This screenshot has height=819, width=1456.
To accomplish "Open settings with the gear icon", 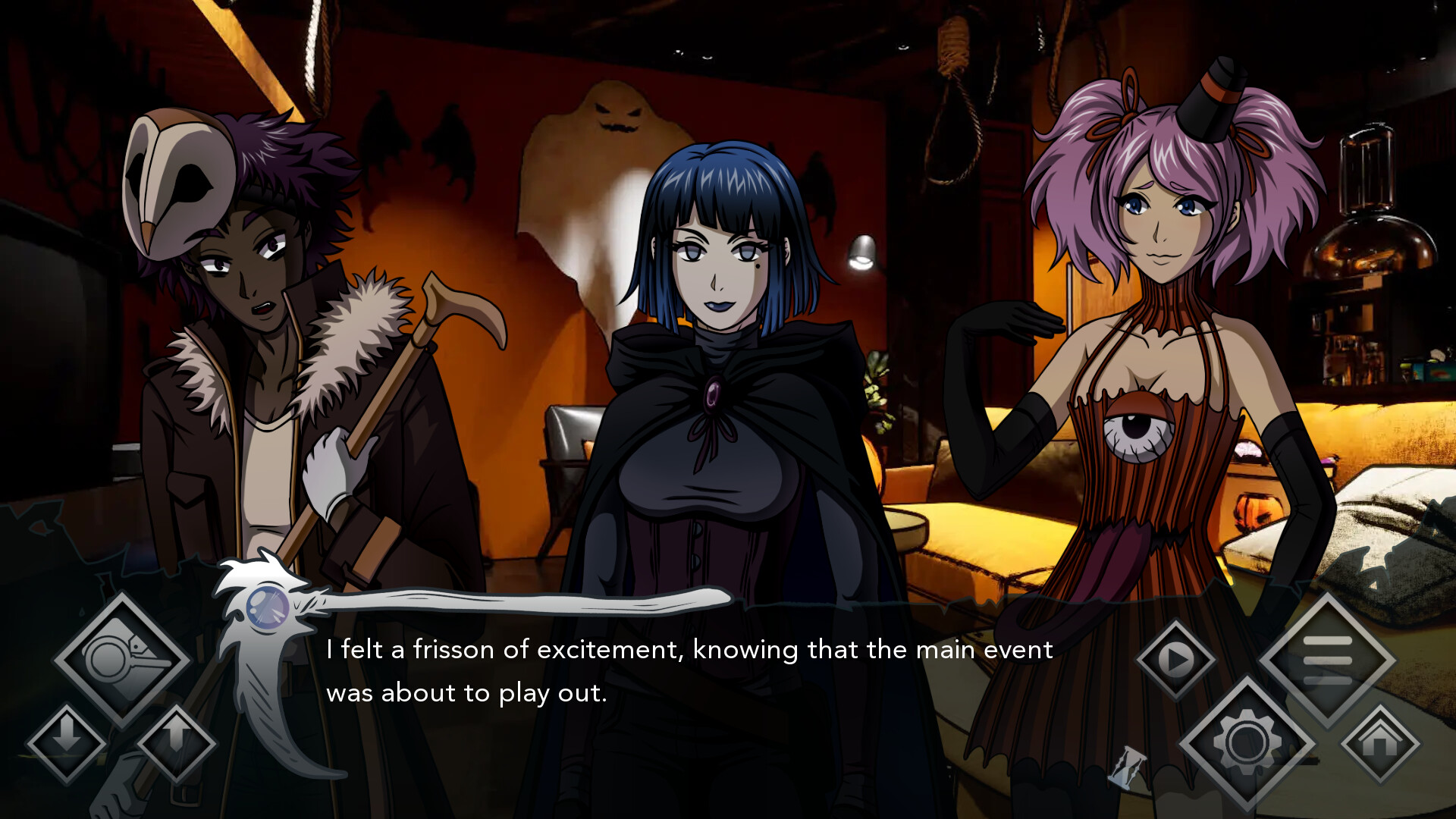I will pos(1247,742).
